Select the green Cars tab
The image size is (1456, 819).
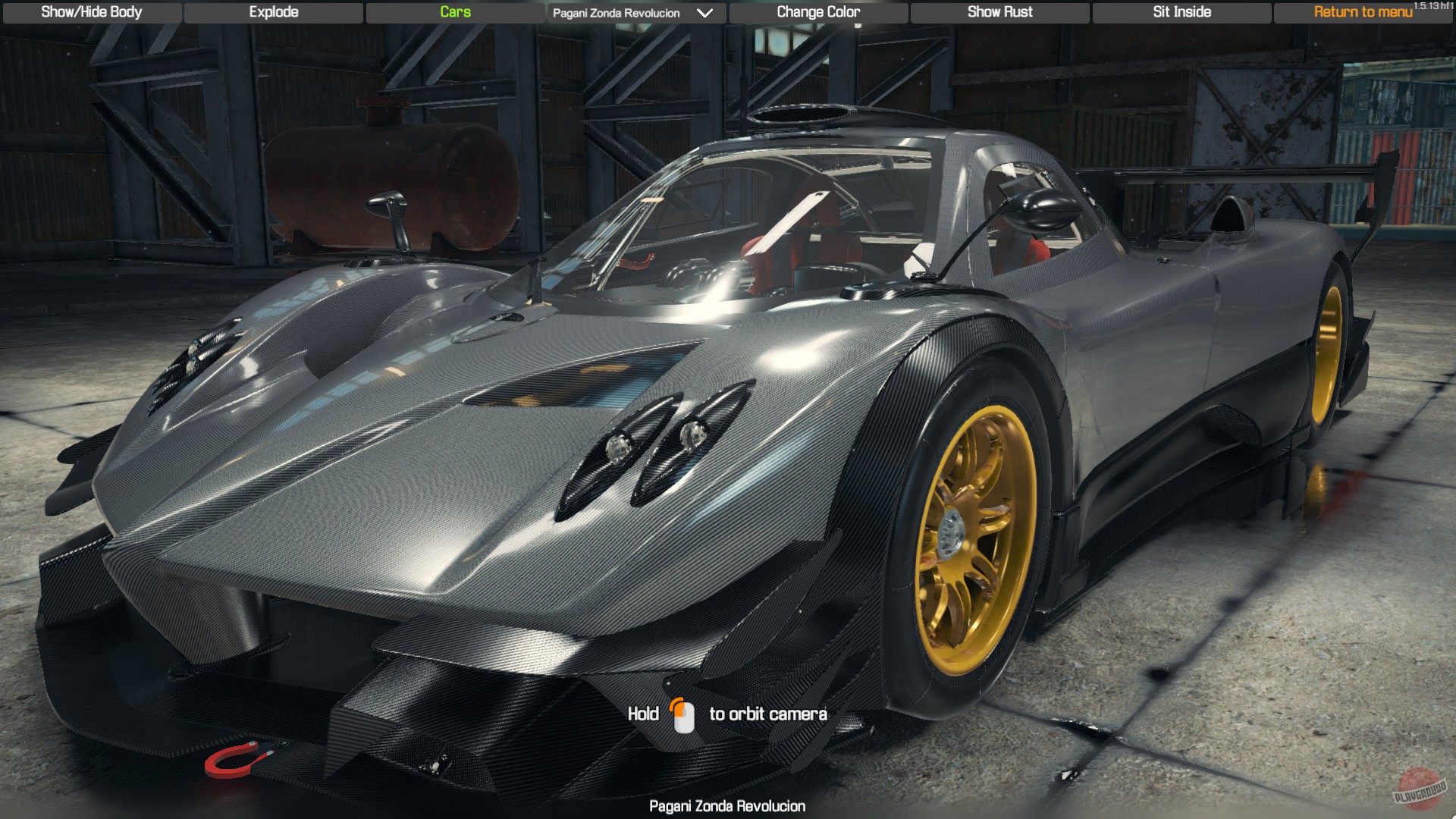pyautogui.click(x=454, y=12)
